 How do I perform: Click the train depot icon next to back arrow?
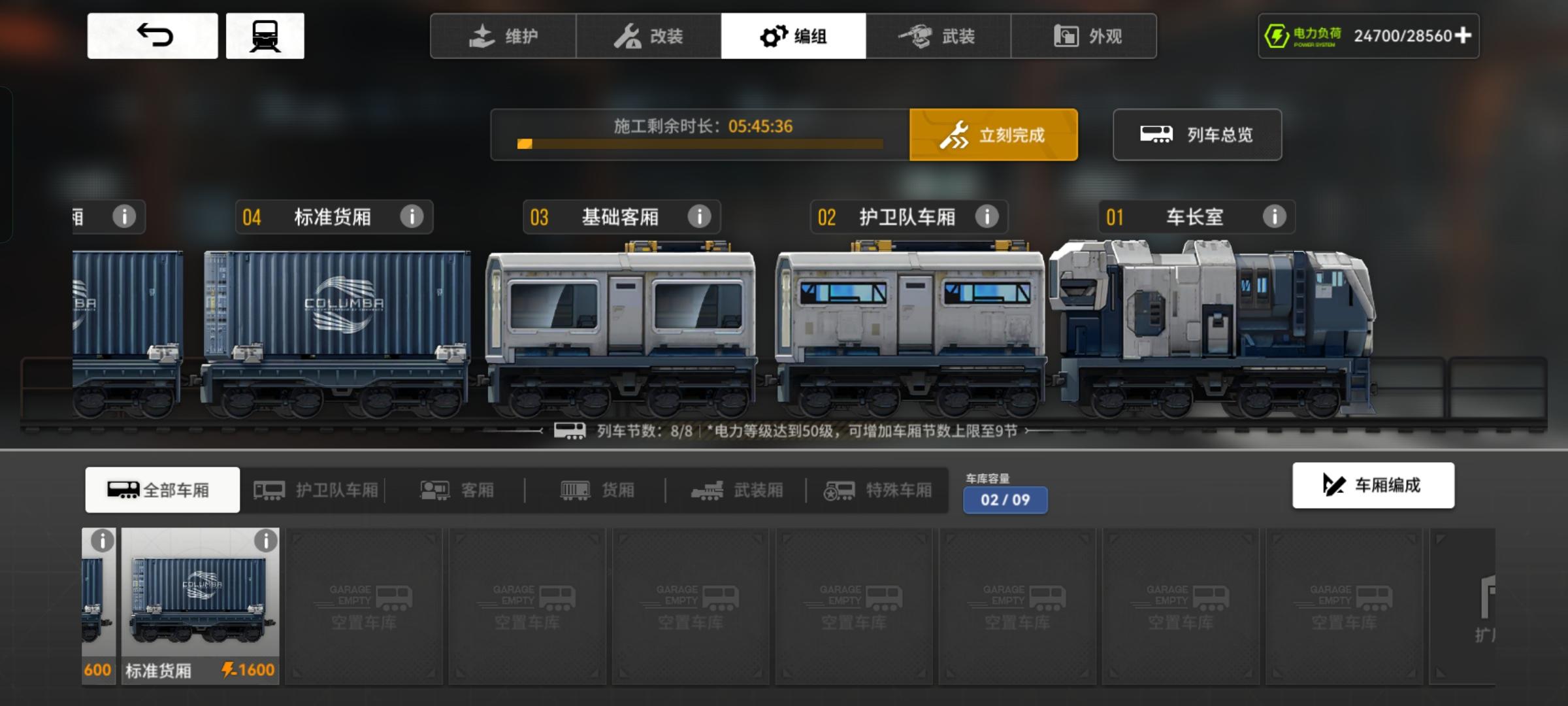point(265,36)
